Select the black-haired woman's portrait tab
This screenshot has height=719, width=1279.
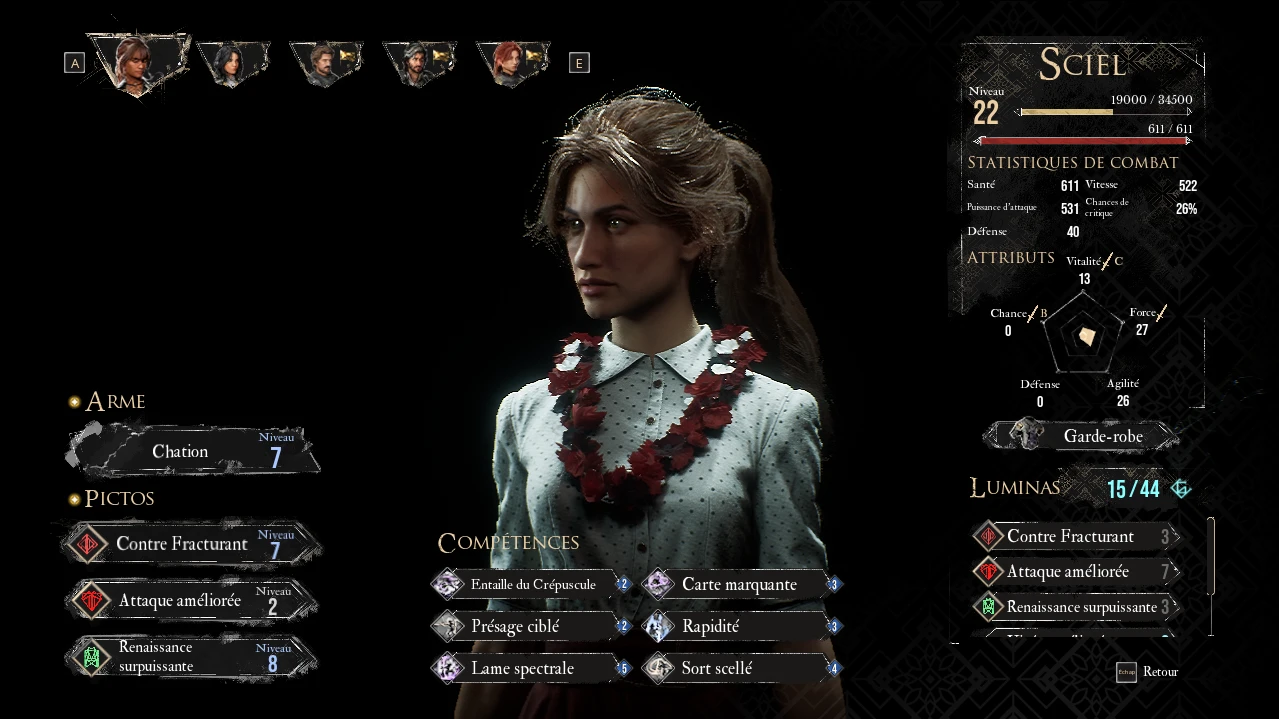click(233, 62)
